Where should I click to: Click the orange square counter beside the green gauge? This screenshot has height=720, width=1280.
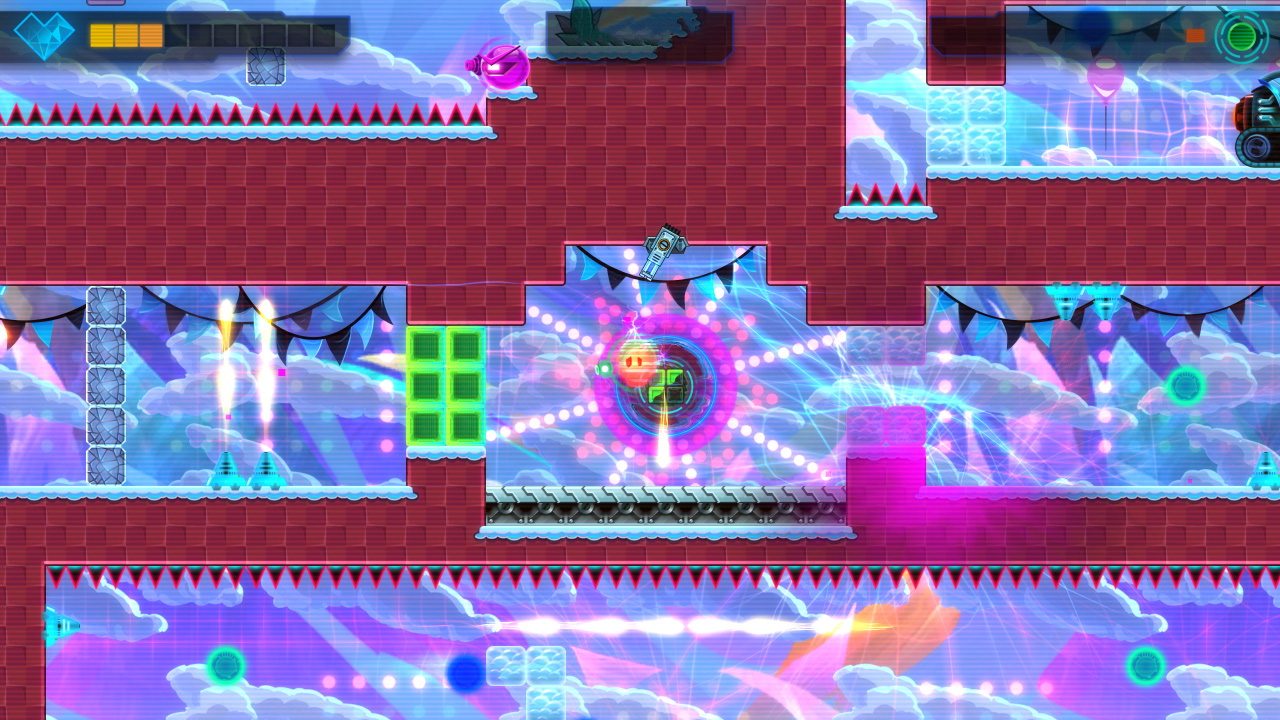click(1194, 33)
